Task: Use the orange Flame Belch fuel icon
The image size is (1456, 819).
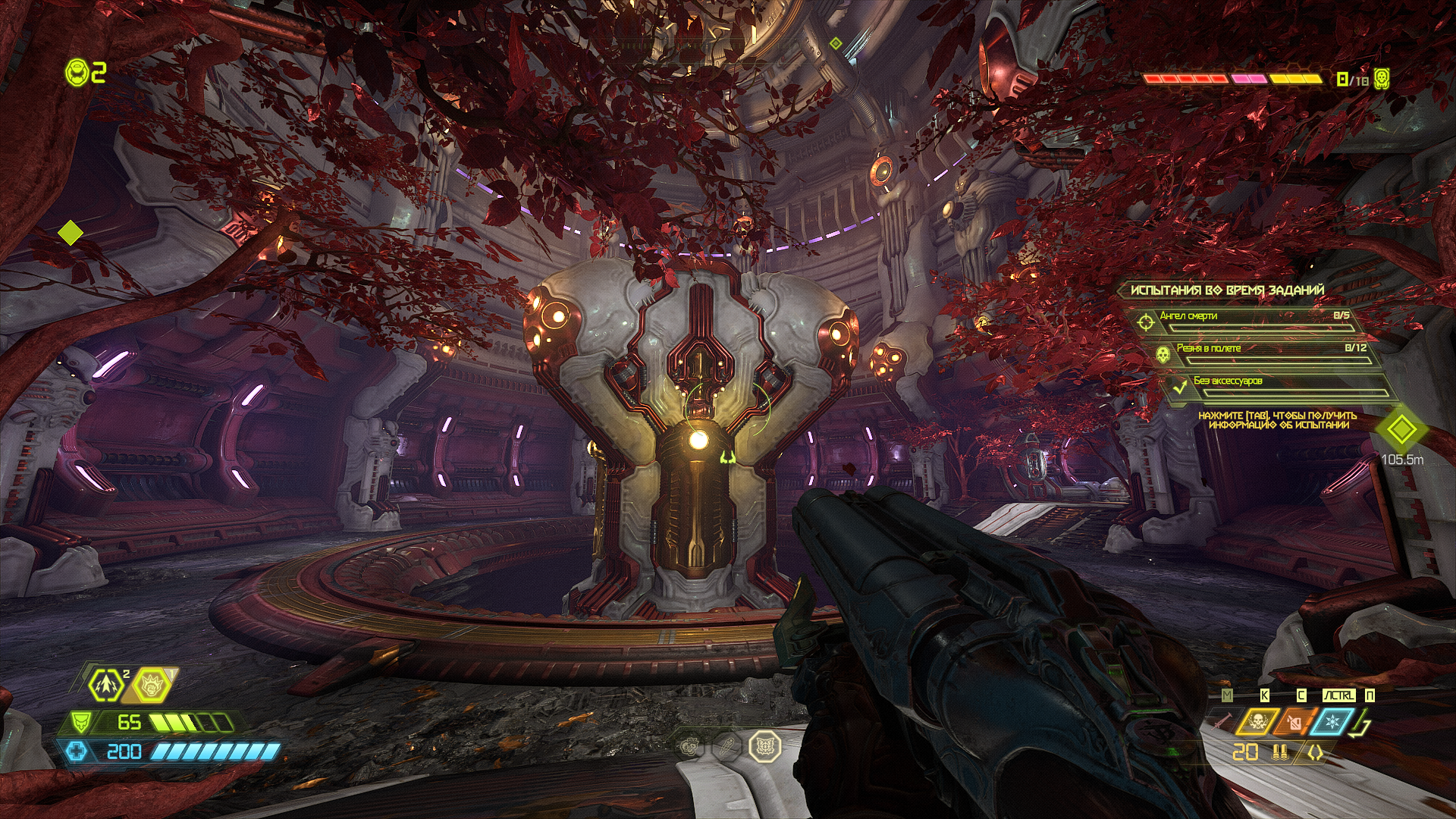Action: [x=1295, y=722]
